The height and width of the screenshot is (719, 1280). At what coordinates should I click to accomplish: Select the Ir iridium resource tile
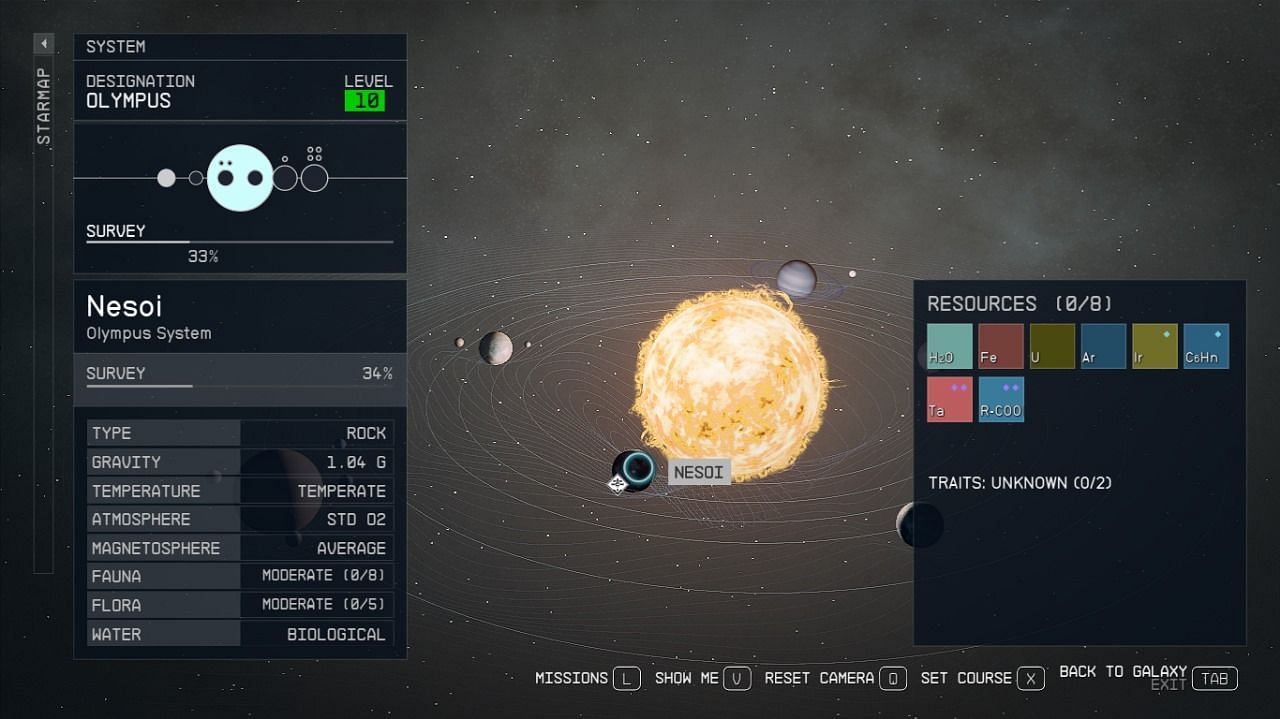1154,346
